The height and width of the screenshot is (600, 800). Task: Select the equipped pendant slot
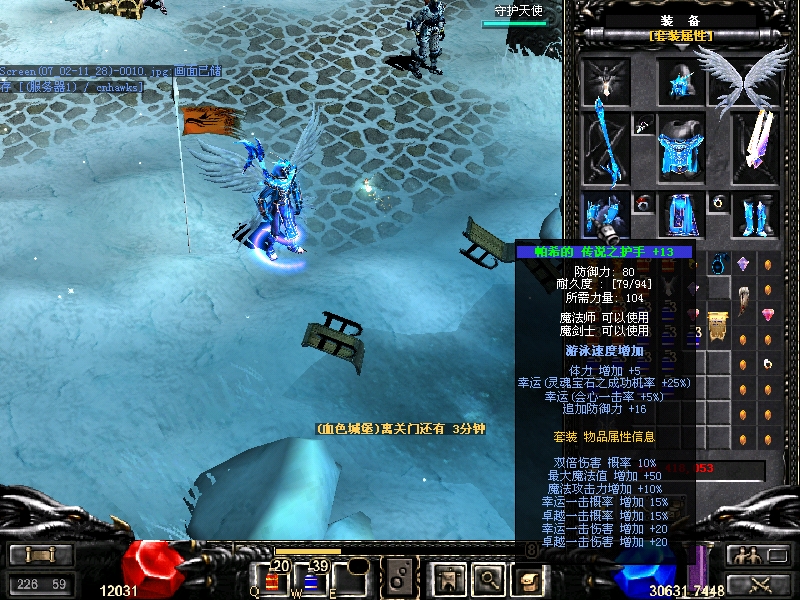pyautogui.click(x=642, y=126)
